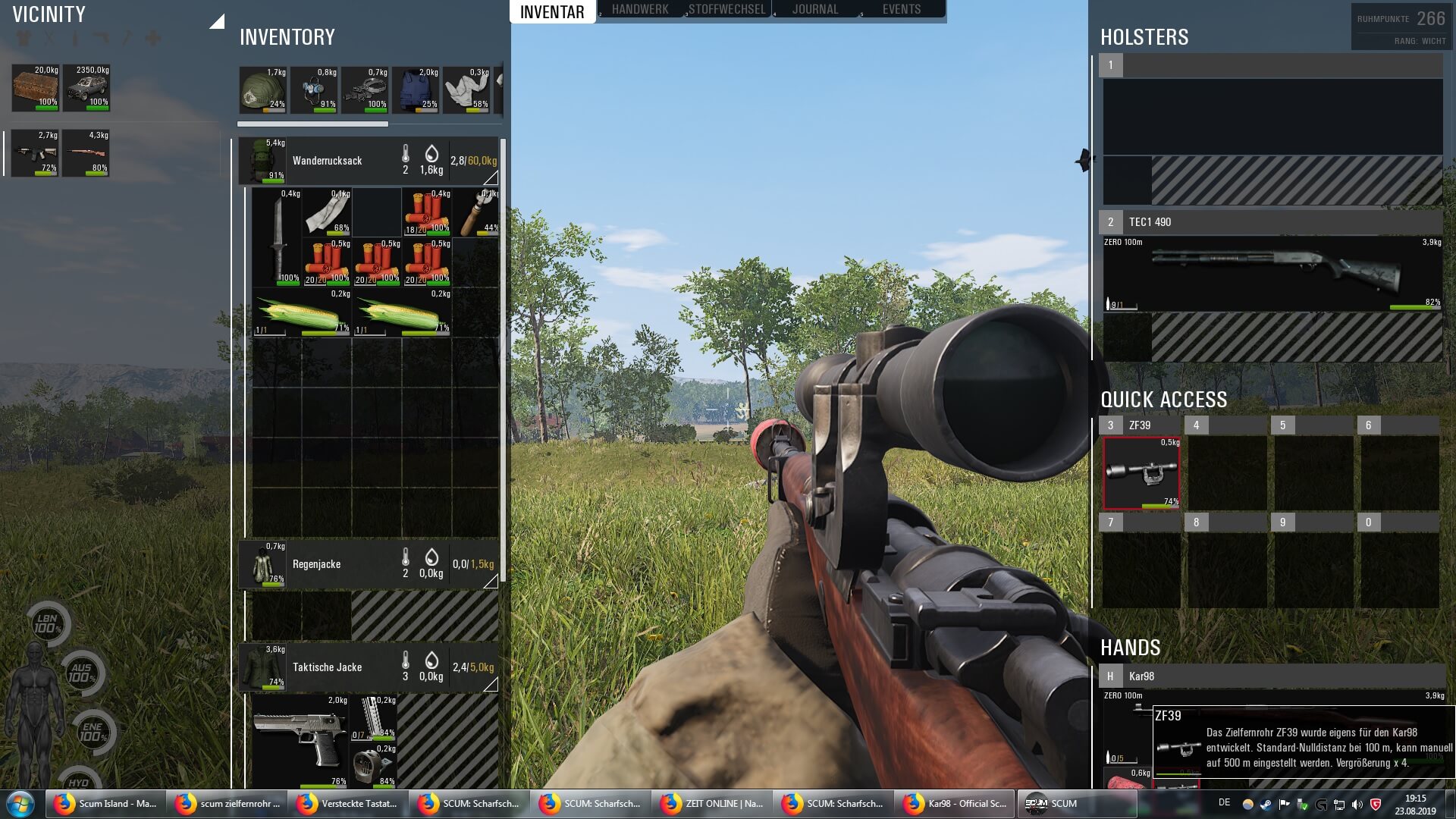This screenshot has width=1456, height=819.
Task: Select the wooden chest in vicinity
Action: 36,88
